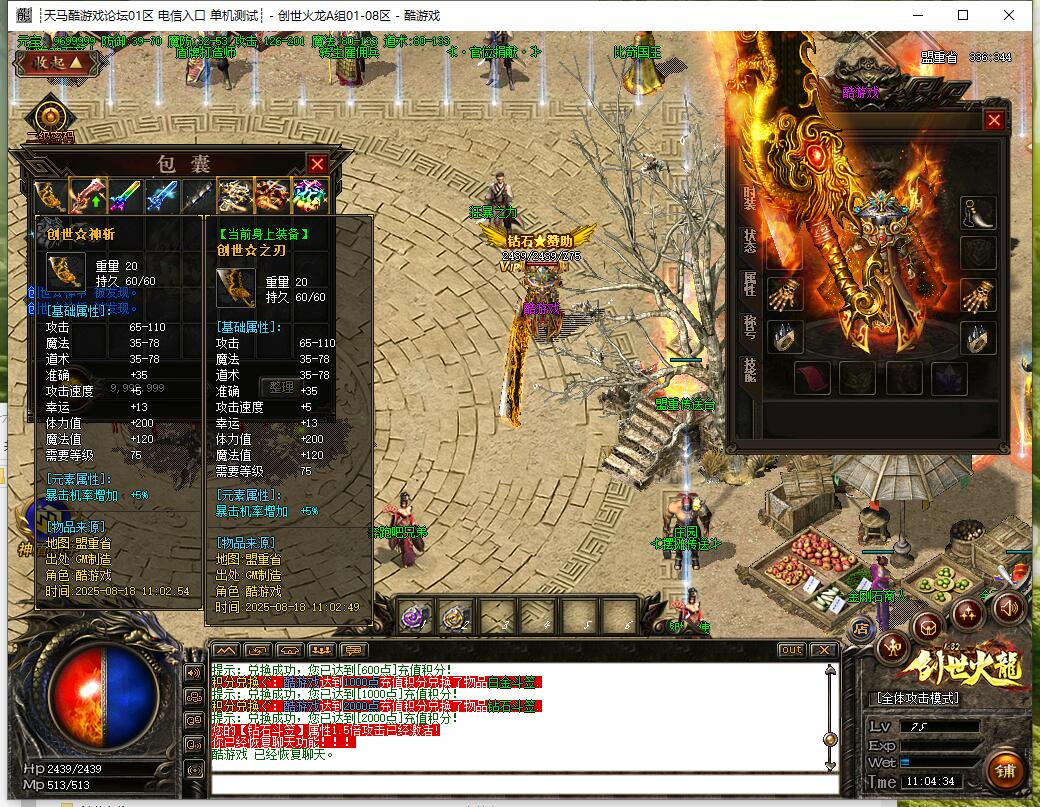1040x807 pixels.
Task: Switch to the 称号 title tab
Action: point(750,328)
